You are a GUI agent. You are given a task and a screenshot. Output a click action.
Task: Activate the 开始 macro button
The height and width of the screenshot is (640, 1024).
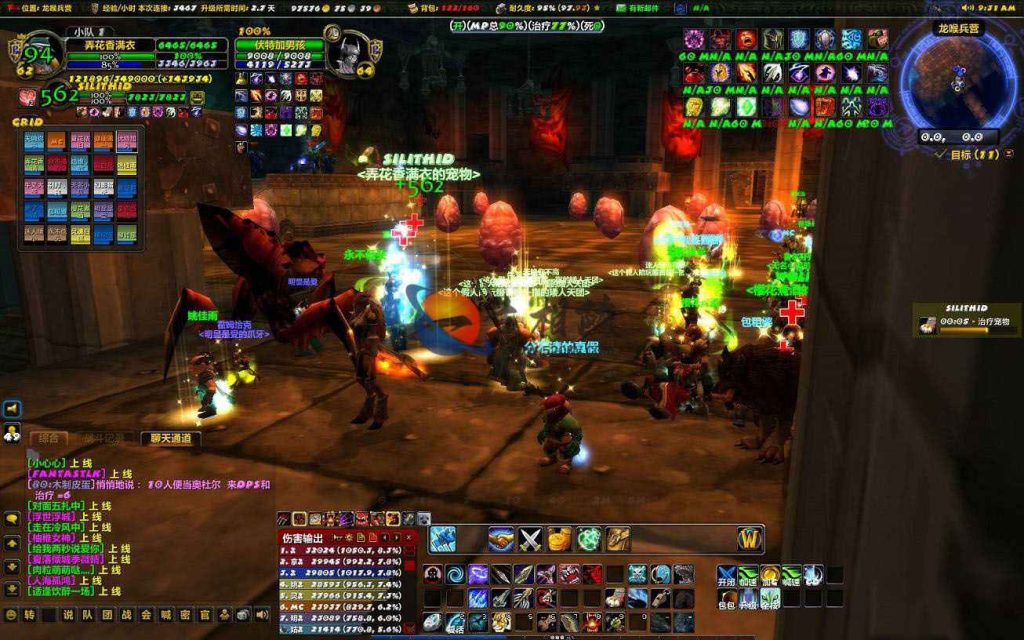click(x=726, y=575)
